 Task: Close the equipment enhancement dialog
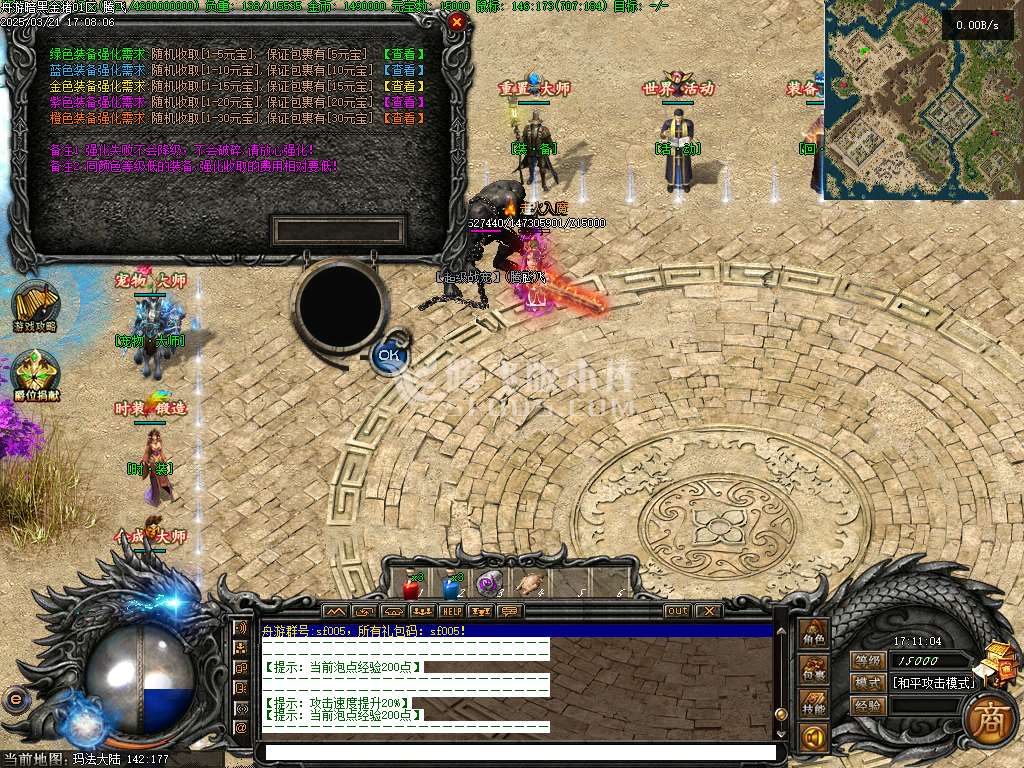(x=457, y=21)
